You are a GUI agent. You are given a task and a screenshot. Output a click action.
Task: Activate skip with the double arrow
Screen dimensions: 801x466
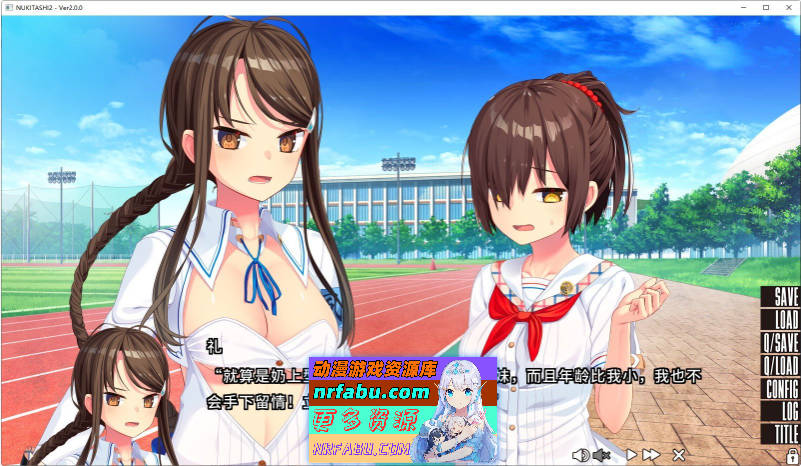pos(651,455)
